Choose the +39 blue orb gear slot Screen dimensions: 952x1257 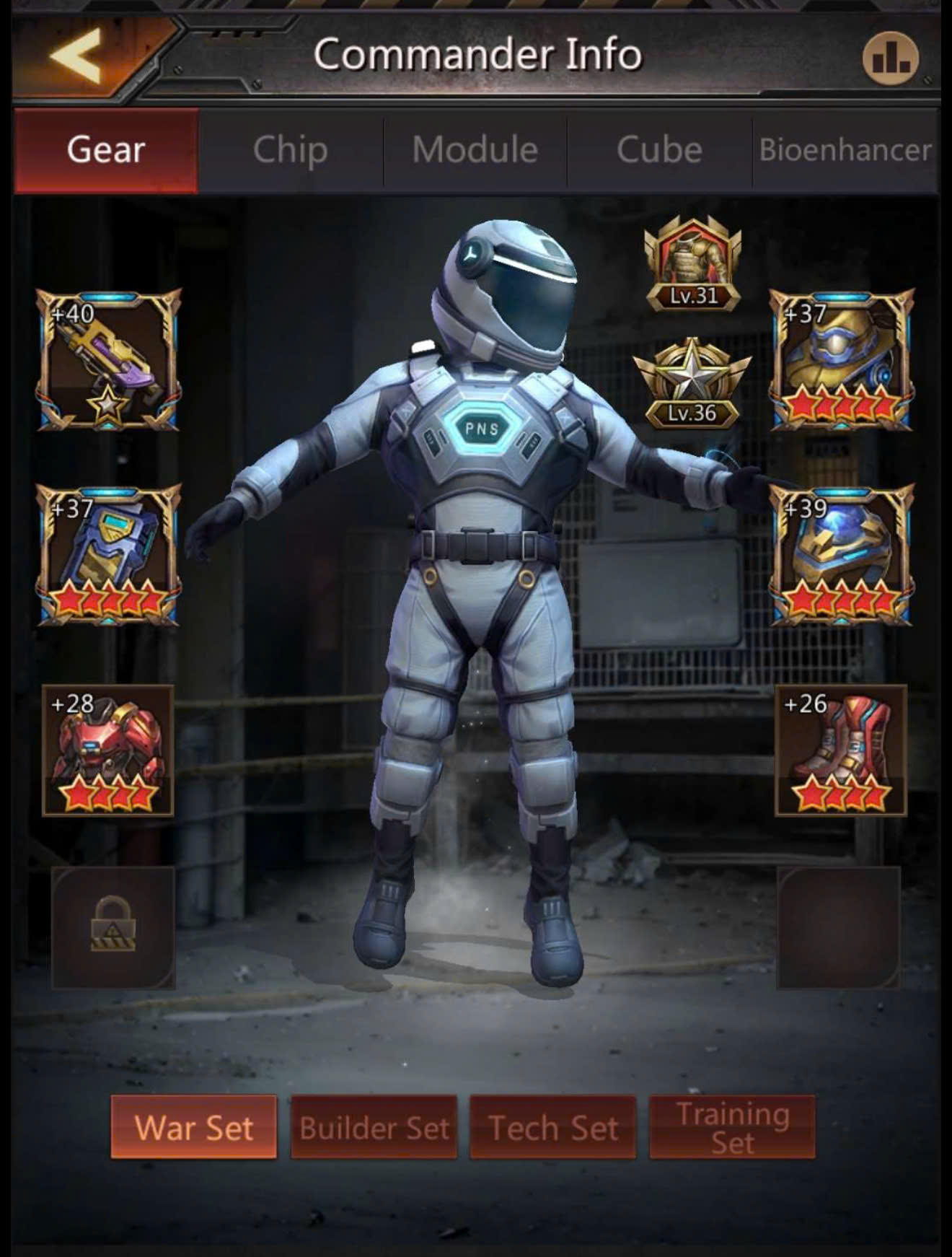coord(841,554)
